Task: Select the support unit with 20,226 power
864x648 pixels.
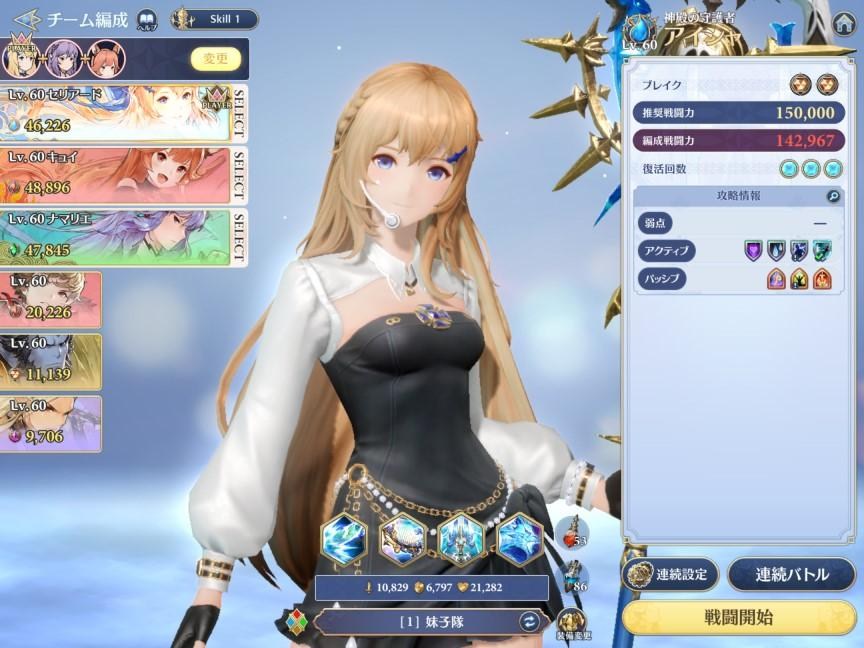Action: pos(50,300)
